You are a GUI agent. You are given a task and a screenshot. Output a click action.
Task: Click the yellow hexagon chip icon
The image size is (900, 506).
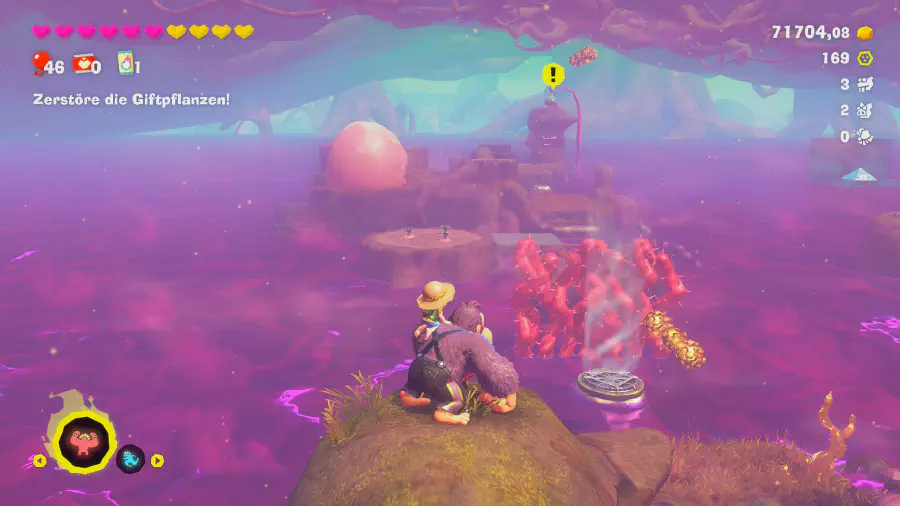pos(864,58)
